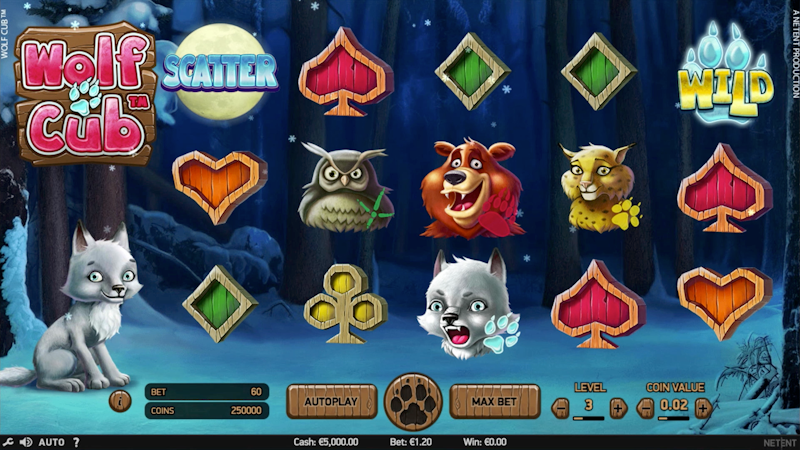Open the question mark help

point(76,442)
